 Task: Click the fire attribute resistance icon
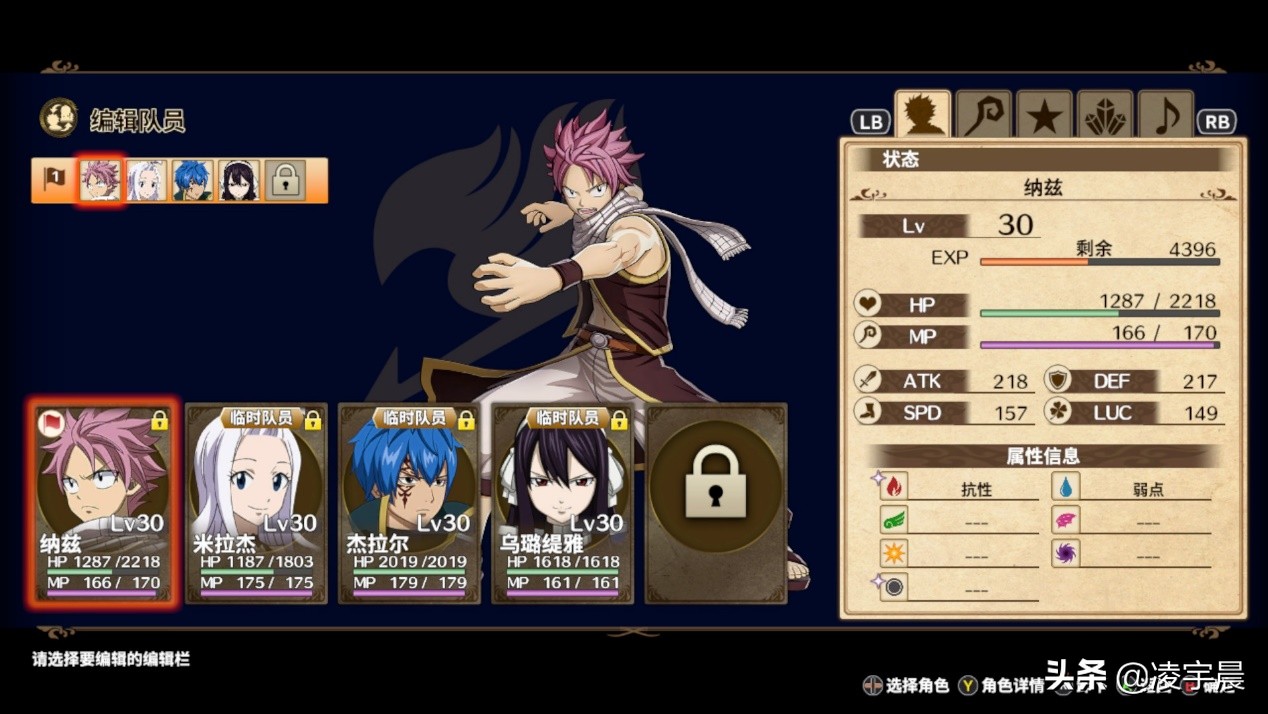pyautogui.click(x=893, y=488)
